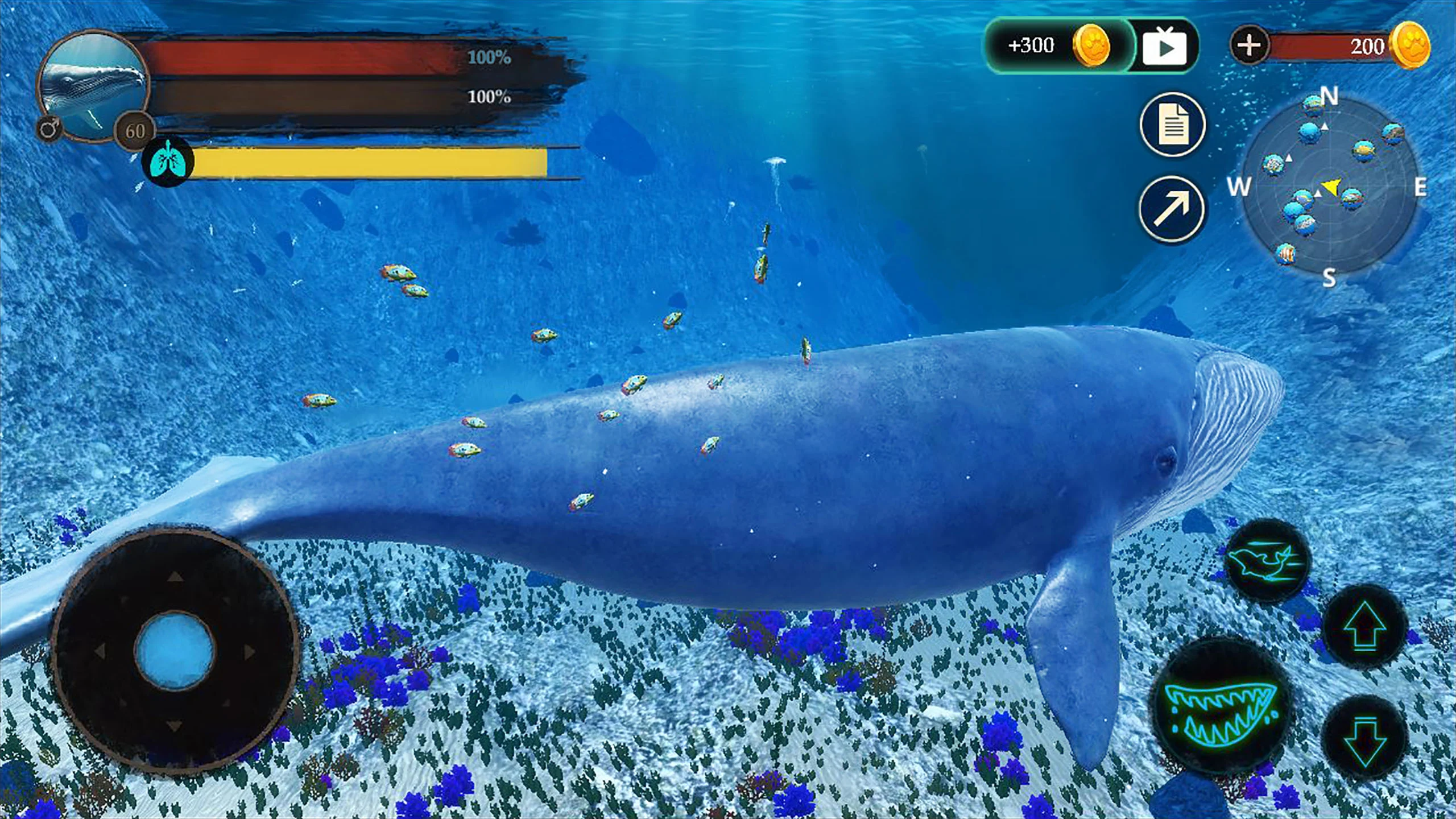Open the circular compass minimap
This screenshot has width=1456, height=819.
pyautogui.click(x=1329, y=187)
